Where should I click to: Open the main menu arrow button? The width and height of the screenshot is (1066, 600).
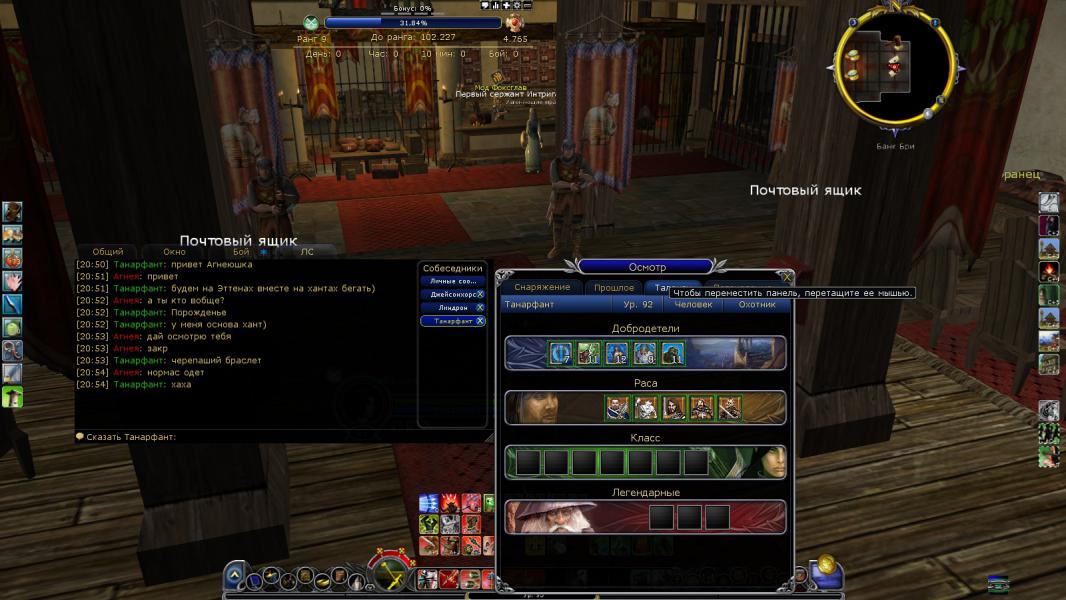coord(234,575)
